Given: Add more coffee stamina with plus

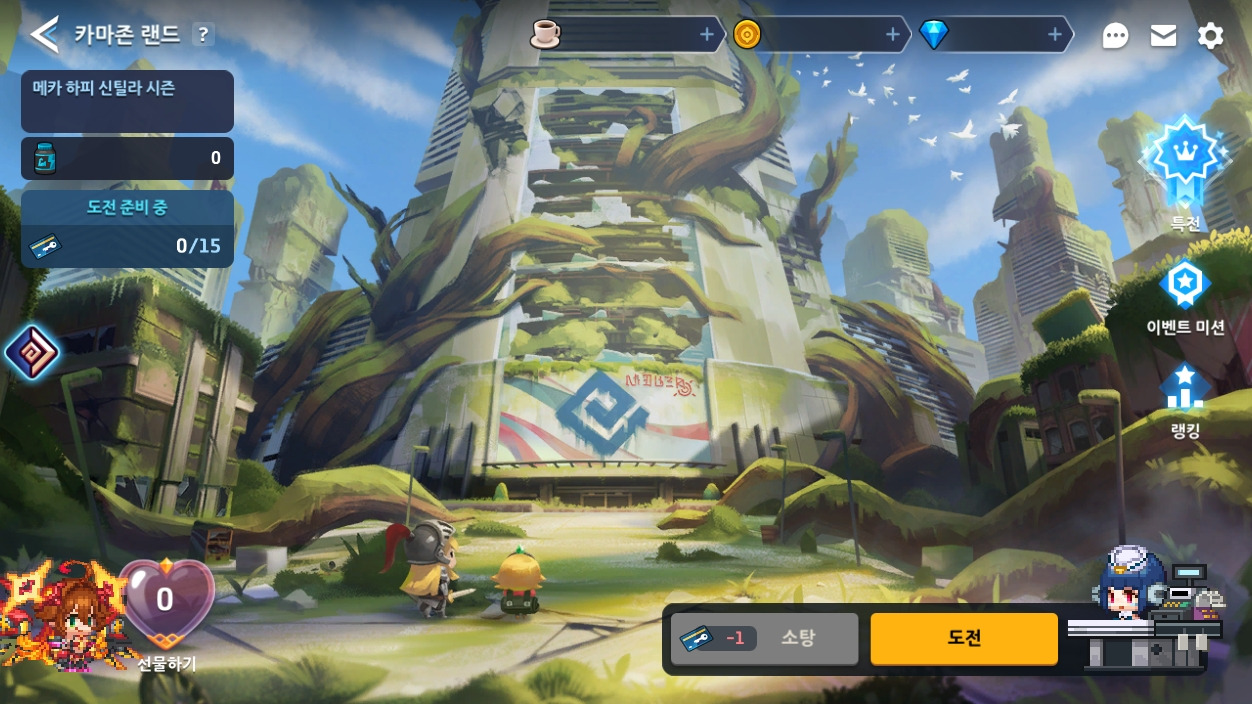Looking at the screenshot, I should tap(707, 35).
